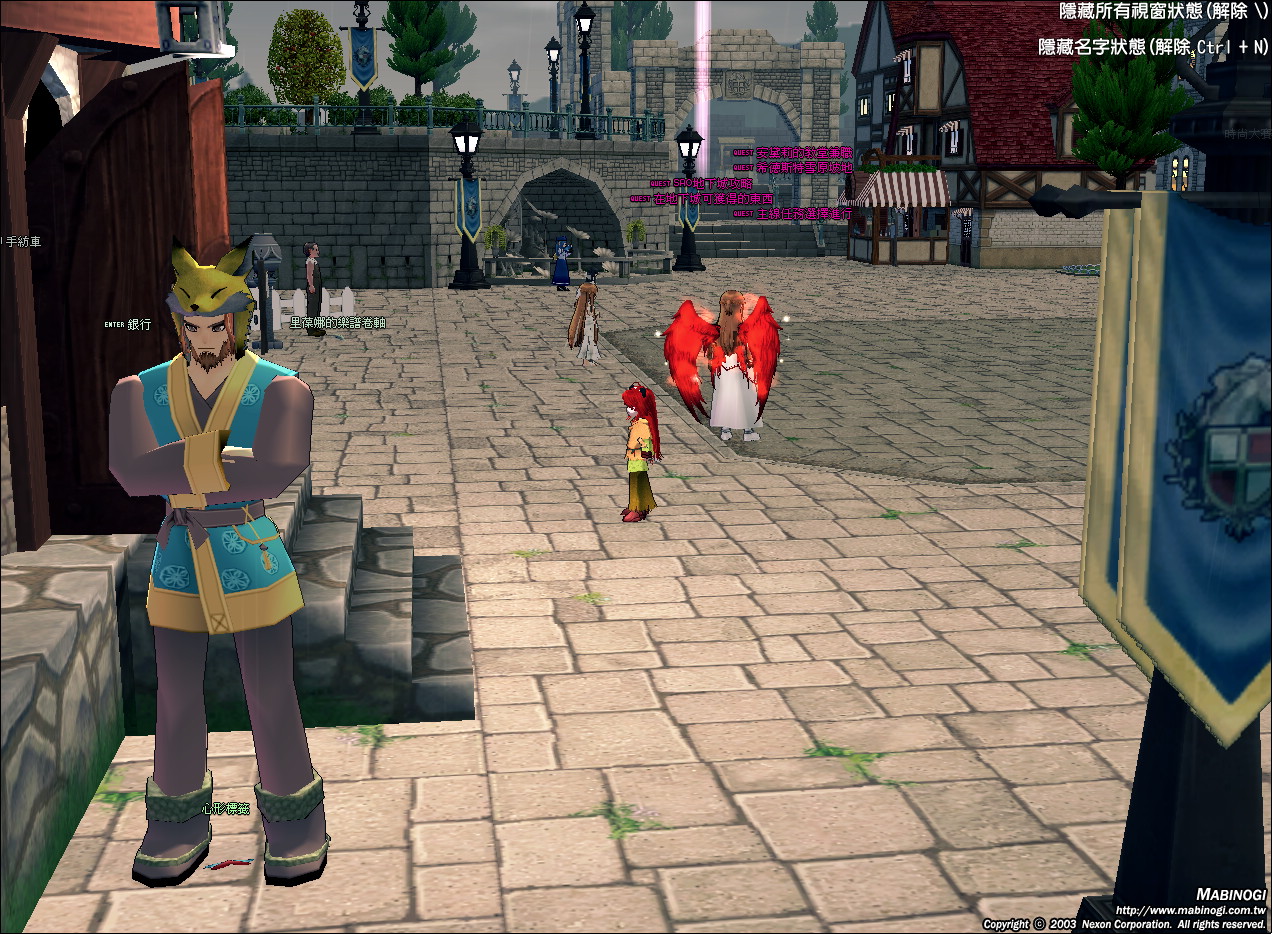Select the 希德斯特雪原坡地 quest entry
Image resolution: width=1272 pixels, height=934 pixels.
tap(804, 168)
